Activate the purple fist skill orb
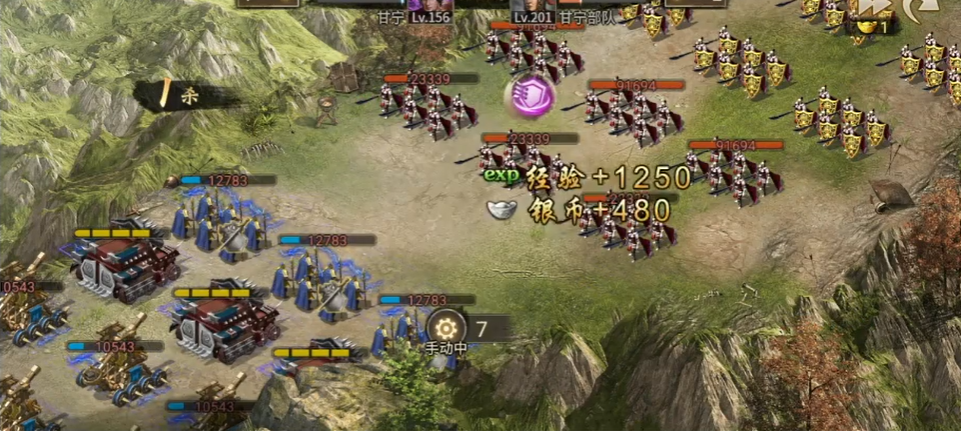 pos(530,96)
